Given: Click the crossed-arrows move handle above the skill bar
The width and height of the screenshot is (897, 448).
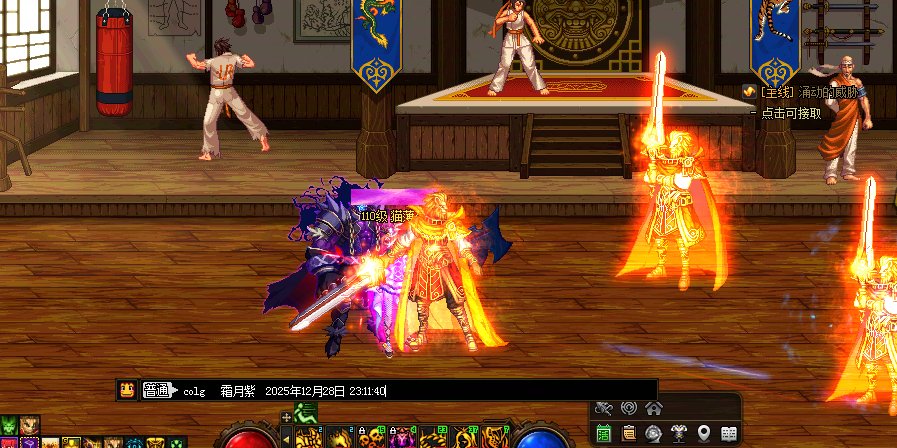Looking at the screenshot, I should (287, 416).
